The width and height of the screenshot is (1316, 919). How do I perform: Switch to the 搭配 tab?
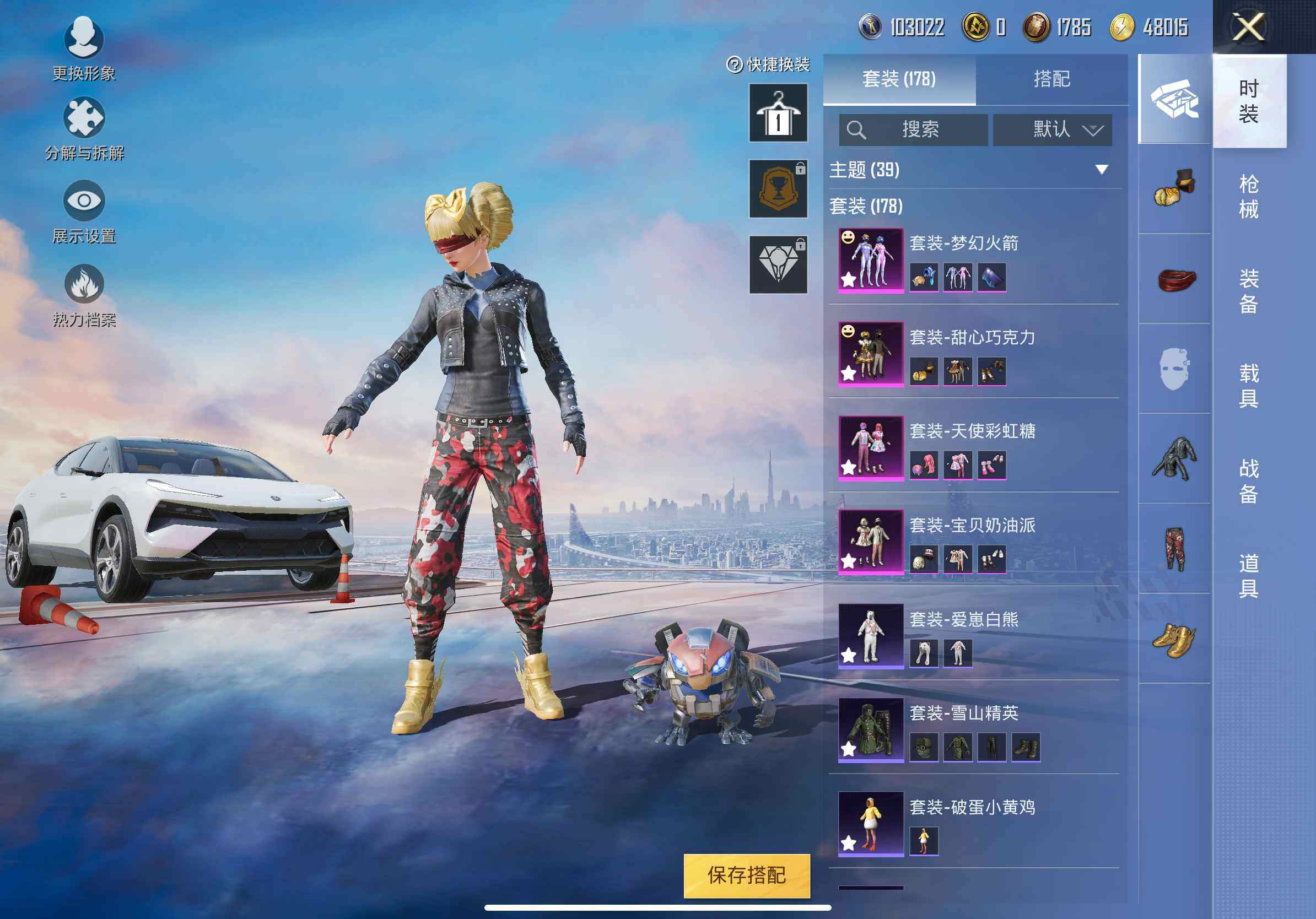tap(1051, 79)
